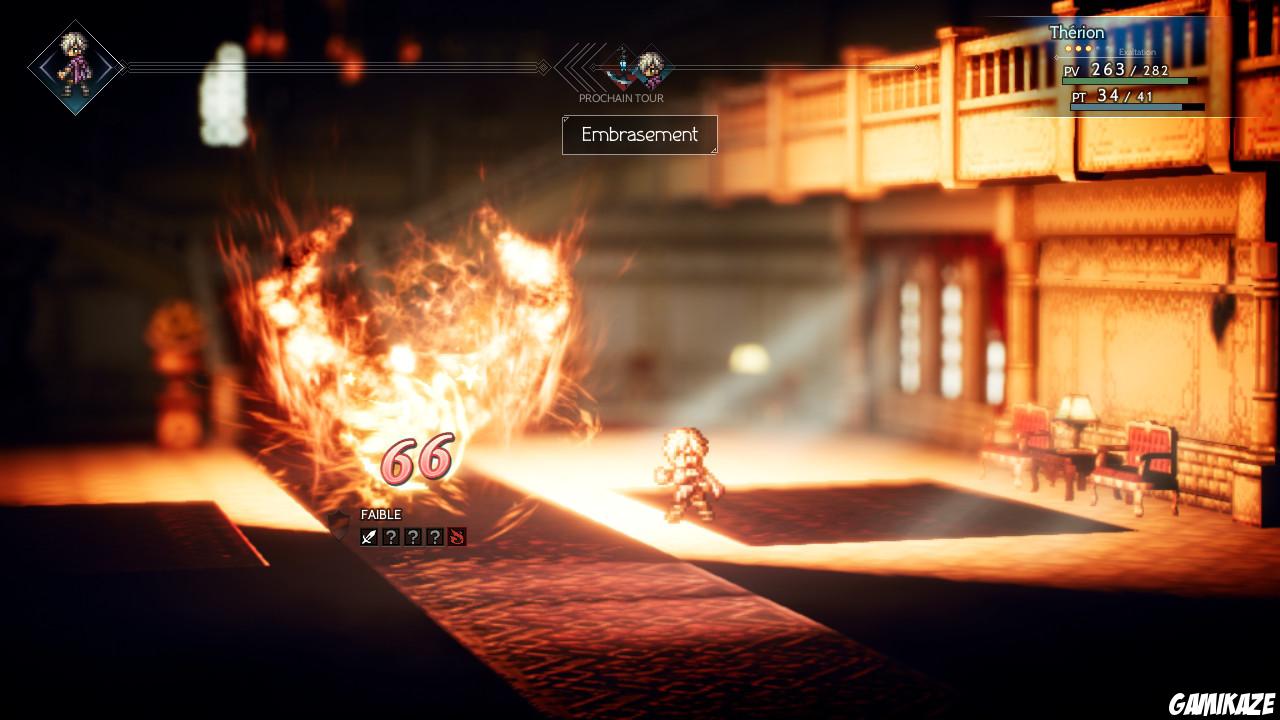Click the fire weakness icon beside the question marks
1280x720 pixels.
pos(457,537)
